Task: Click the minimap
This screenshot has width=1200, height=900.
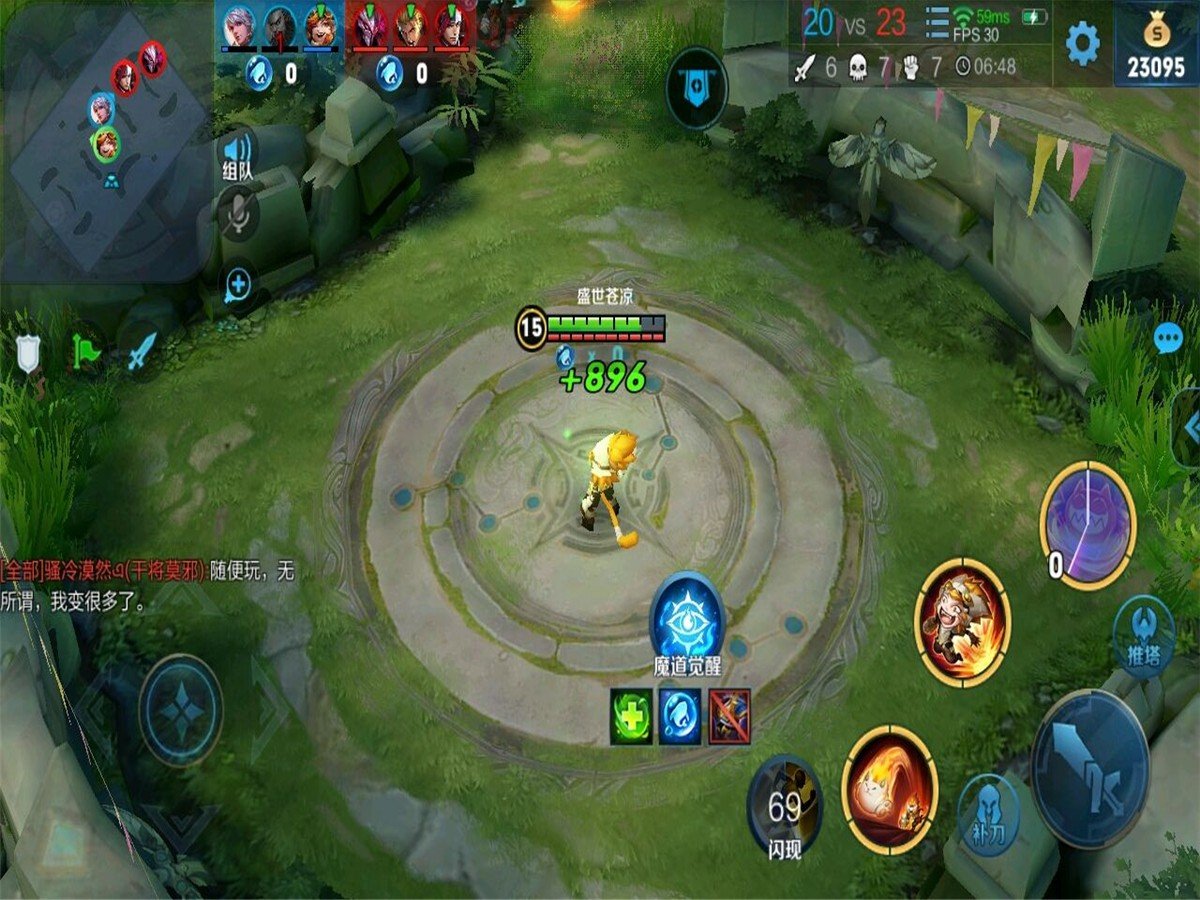Action: [x=105, y=140]
